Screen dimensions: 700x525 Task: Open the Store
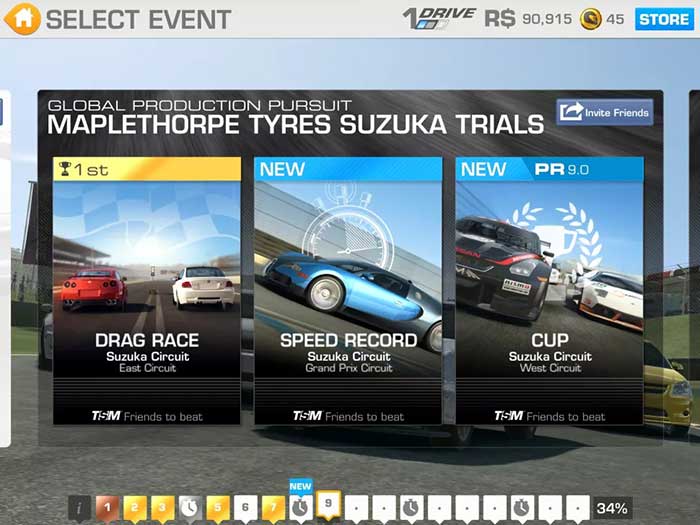664,19
